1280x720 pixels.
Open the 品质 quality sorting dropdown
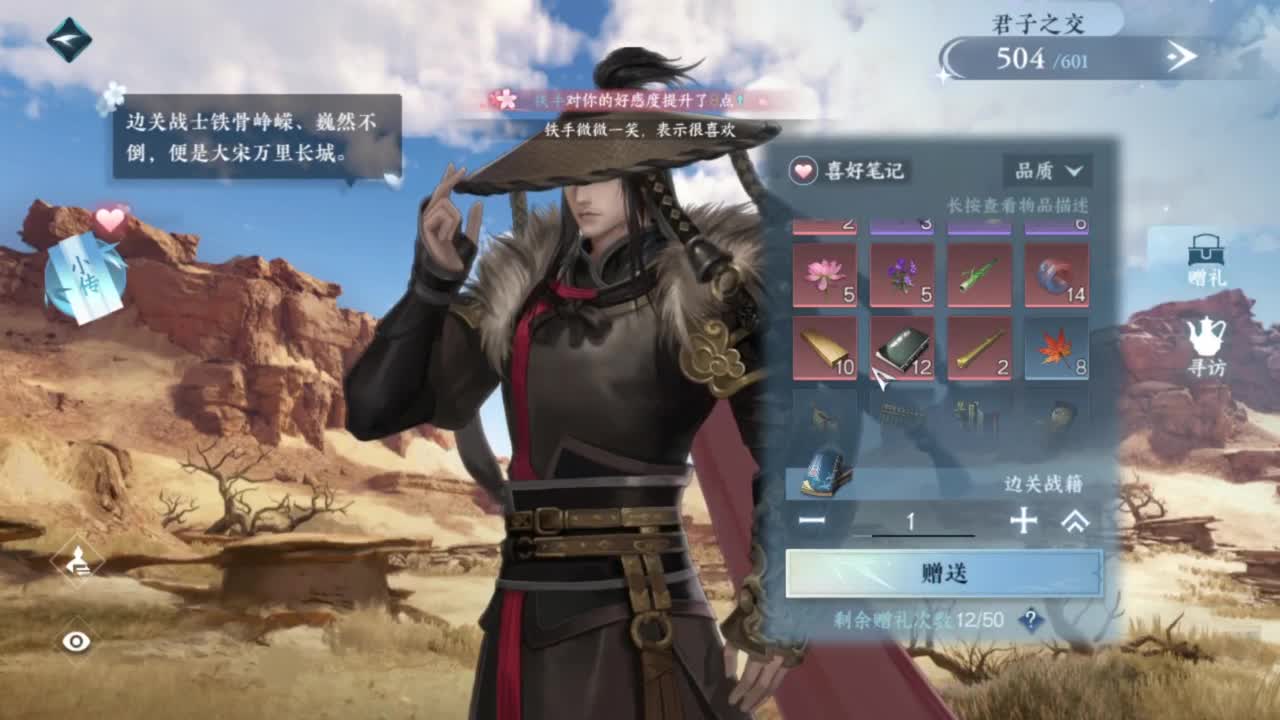[x=1049, y=171]
